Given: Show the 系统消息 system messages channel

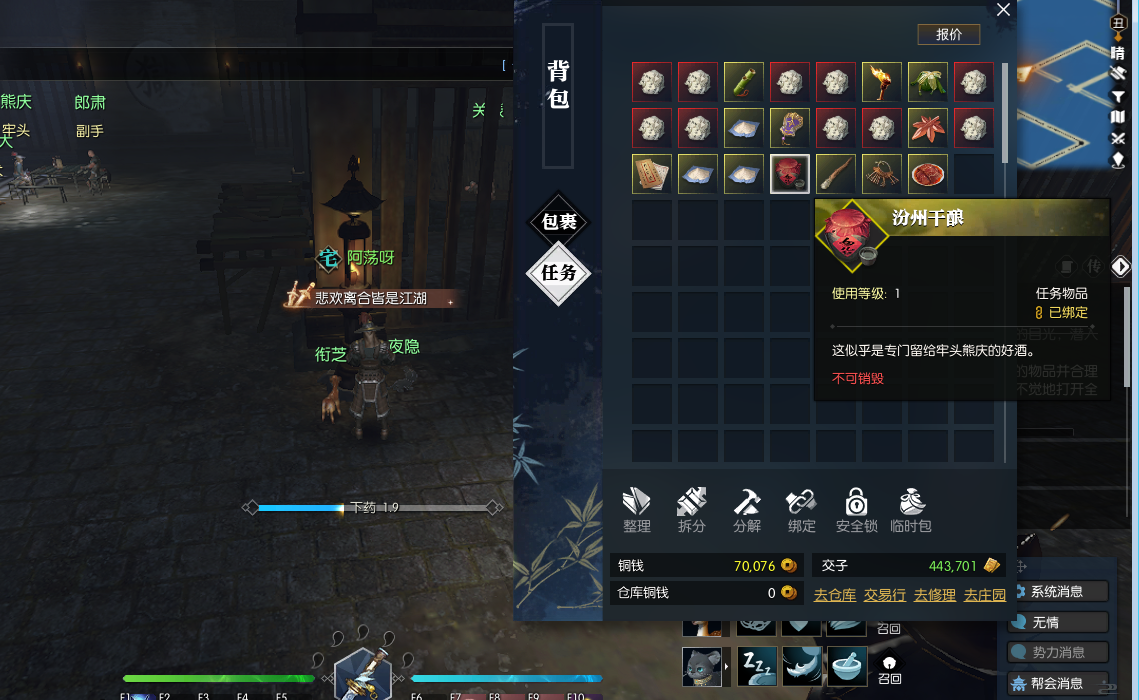Looking at the screenshot, I should 1058,591.
